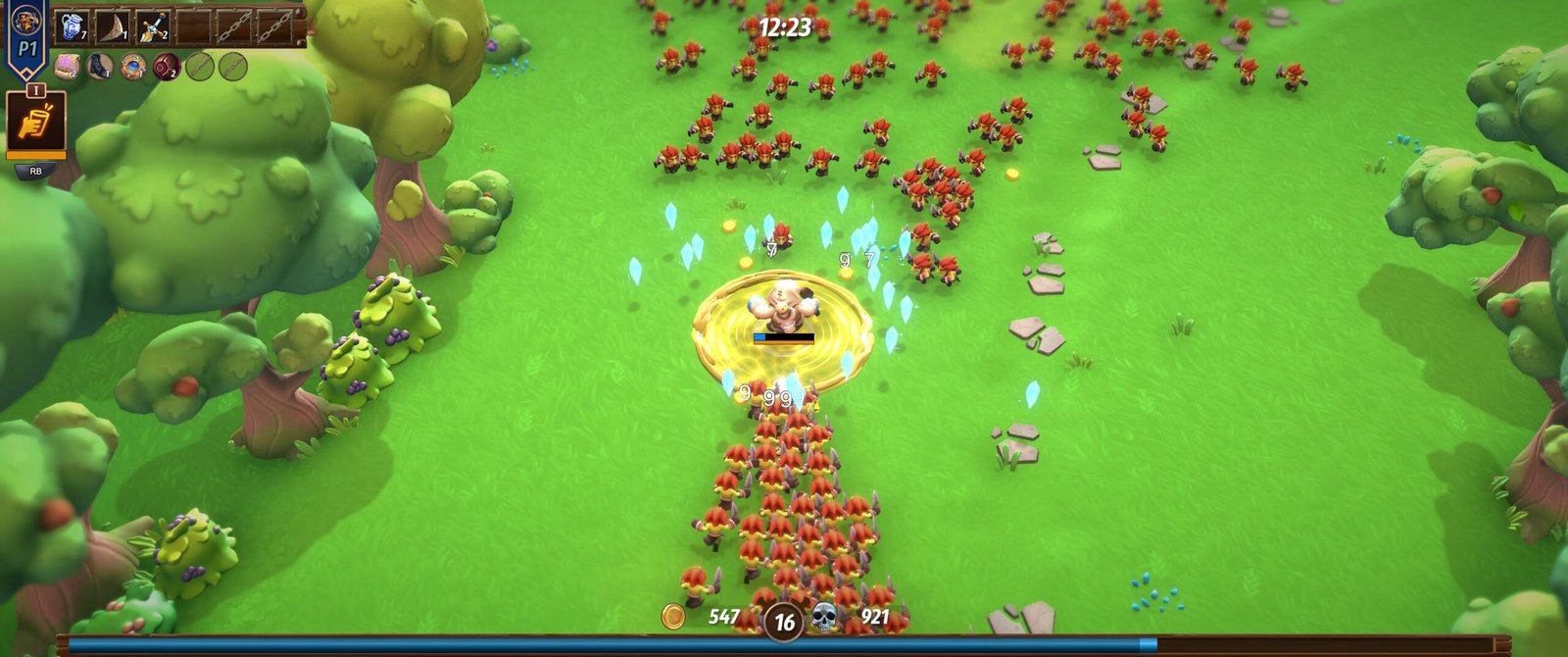The image size is (1568, 657).
Task: Select the curved horn weapon slot
Action: [112, 26]
